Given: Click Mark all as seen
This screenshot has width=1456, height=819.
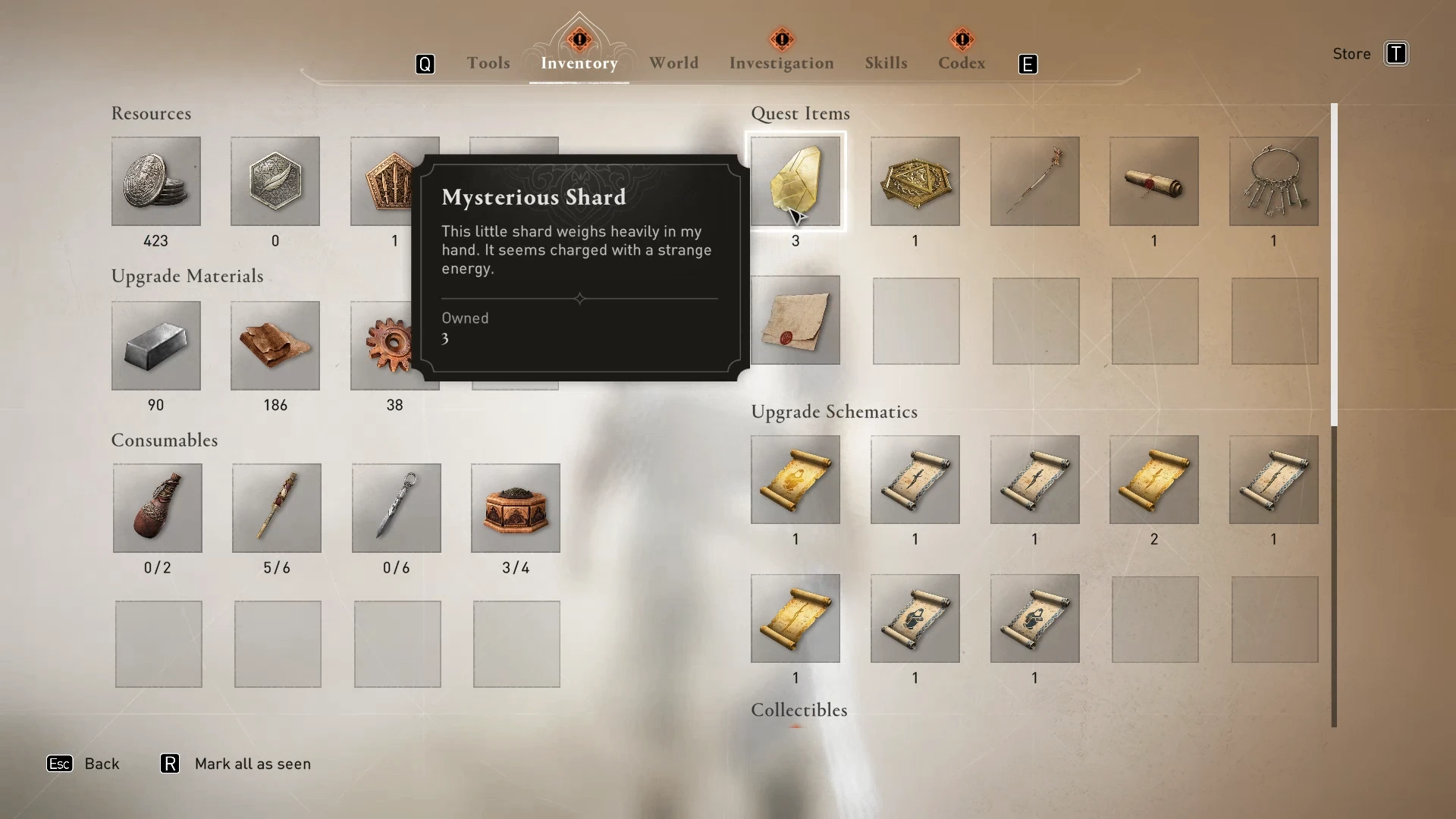Looking at the screenshot, I should (x=252, y=764).
